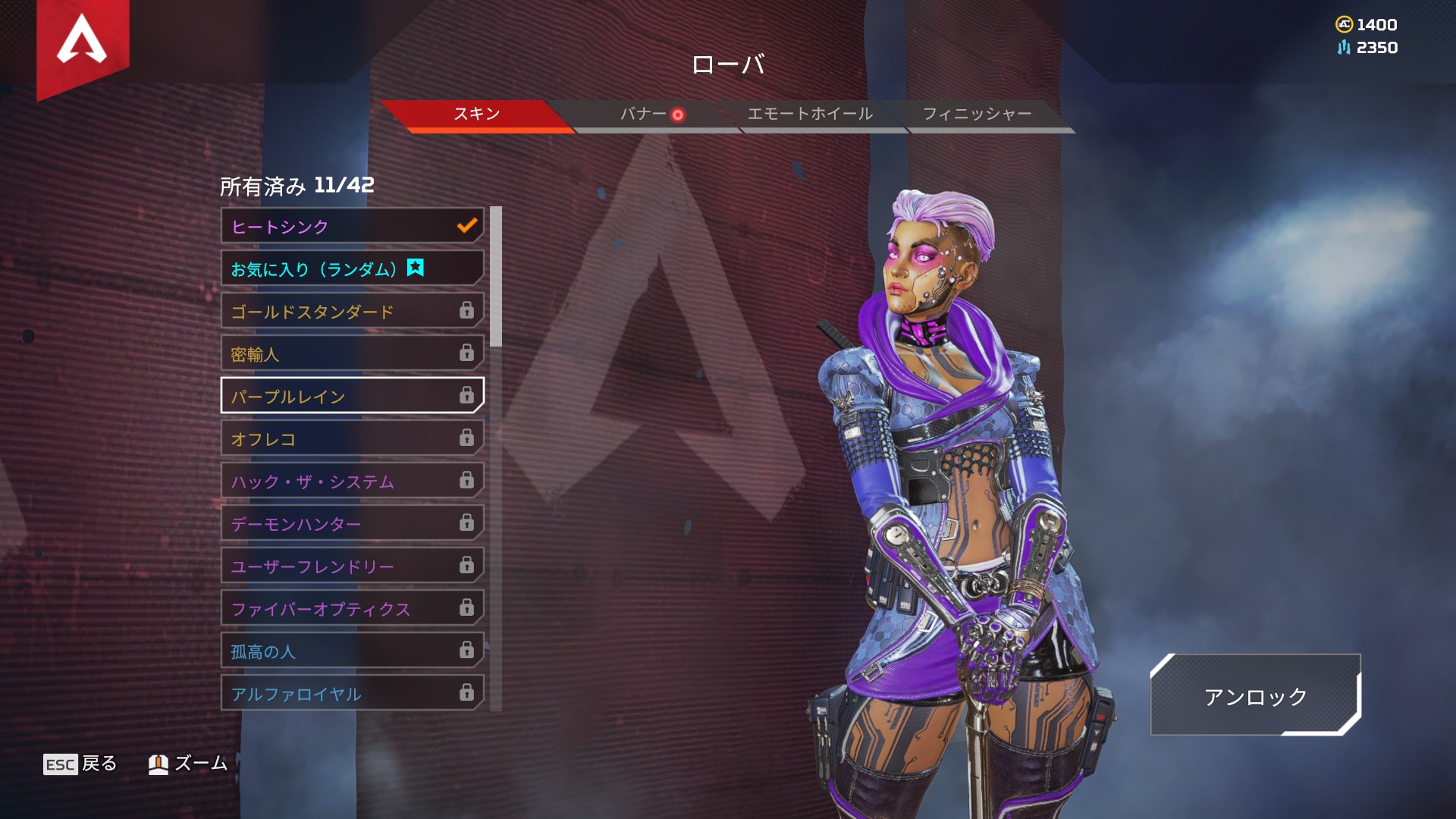The image size is (1456, 819).
Task: Click the Apex Legends logo banner
Action: tap(83, 42)
